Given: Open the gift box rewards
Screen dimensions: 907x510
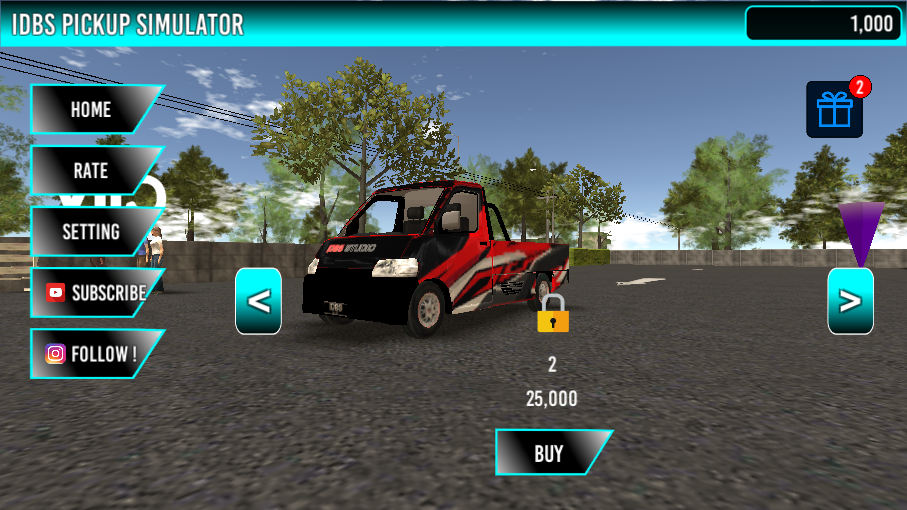Looking at the screenshot, I should [x=834, y=110].
